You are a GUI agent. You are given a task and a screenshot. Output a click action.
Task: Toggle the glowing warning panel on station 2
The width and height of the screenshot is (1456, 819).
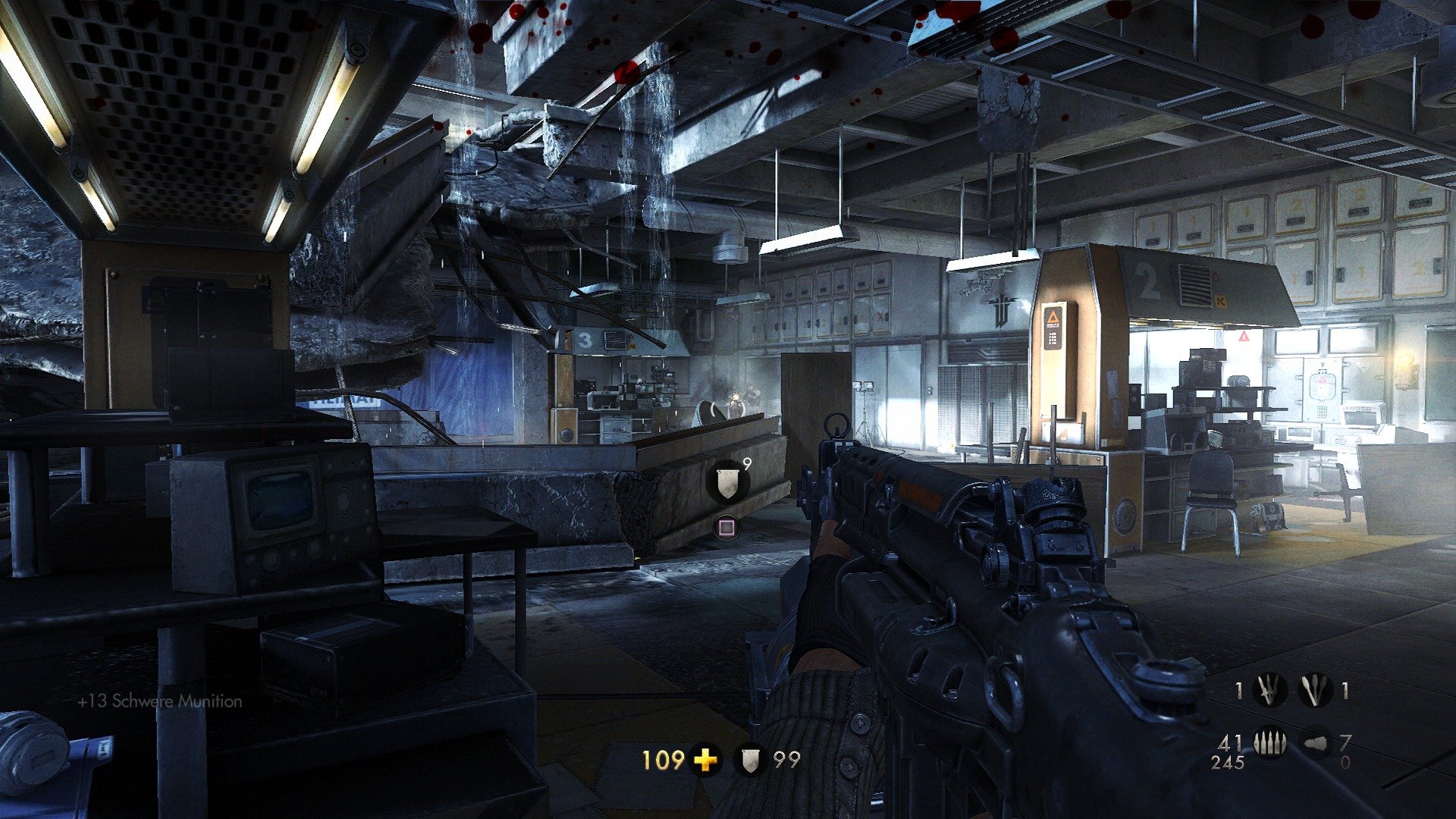[1053, 328]
